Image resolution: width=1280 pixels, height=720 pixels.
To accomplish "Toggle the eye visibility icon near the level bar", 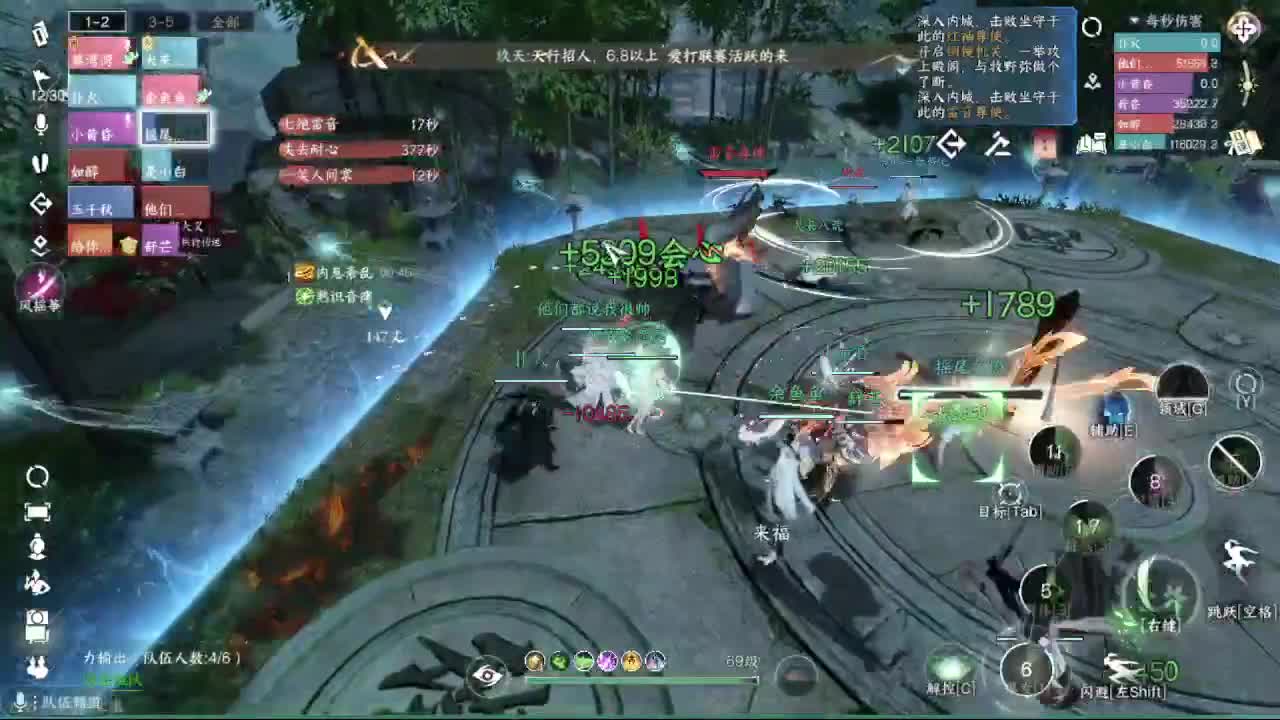I will click(x=485, y=674).
